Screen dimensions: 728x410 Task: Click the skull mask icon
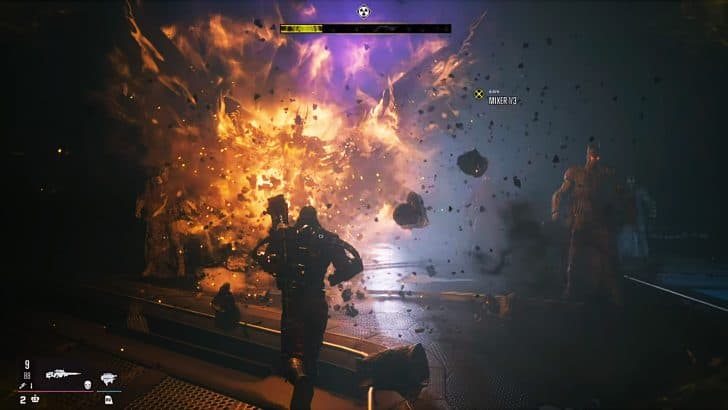[87, 382]
